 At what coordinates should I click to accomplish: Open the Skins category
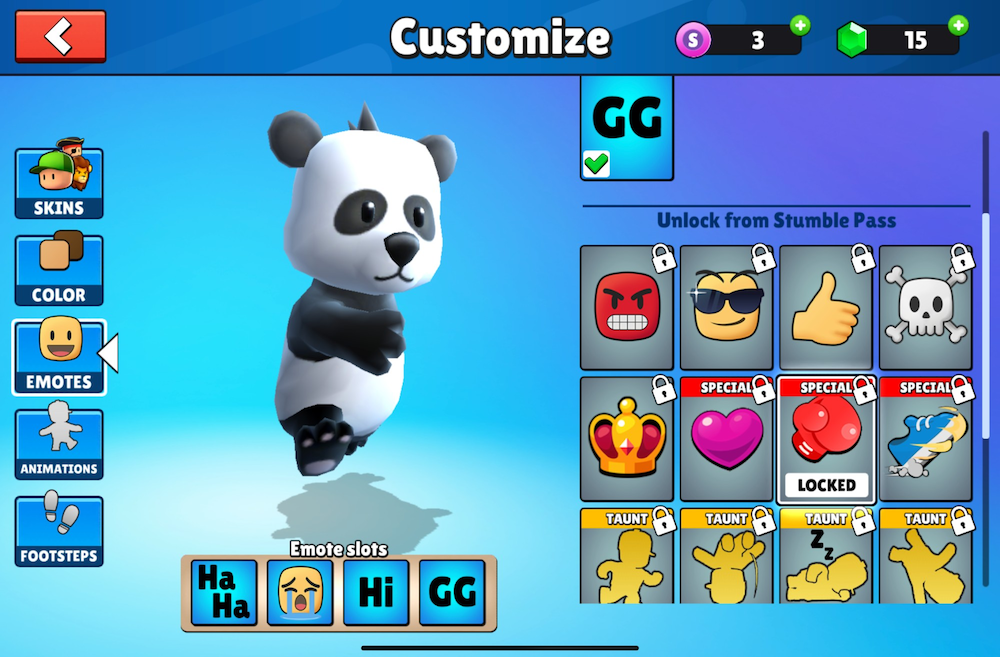point(59,183)
